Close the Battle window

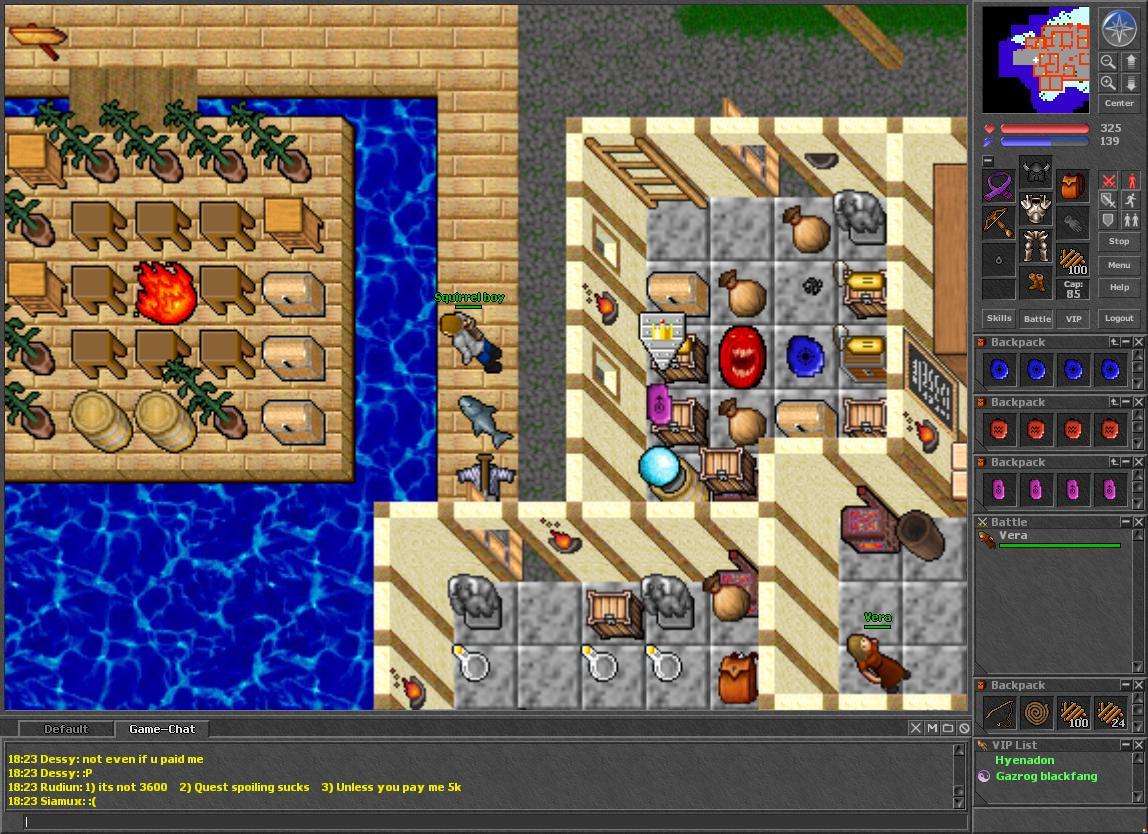tap(1139, 522)
